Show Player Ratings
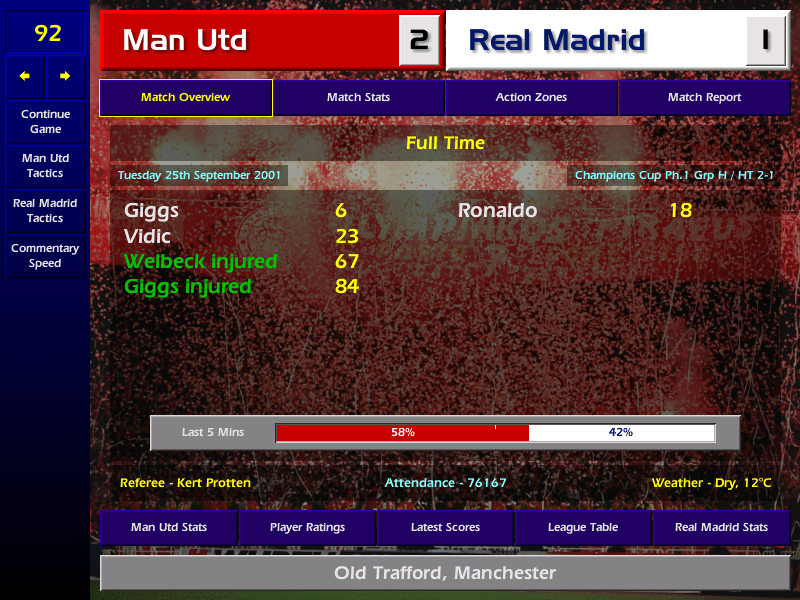The width and height of the screenshot is (800, 600). click(307, 527)
